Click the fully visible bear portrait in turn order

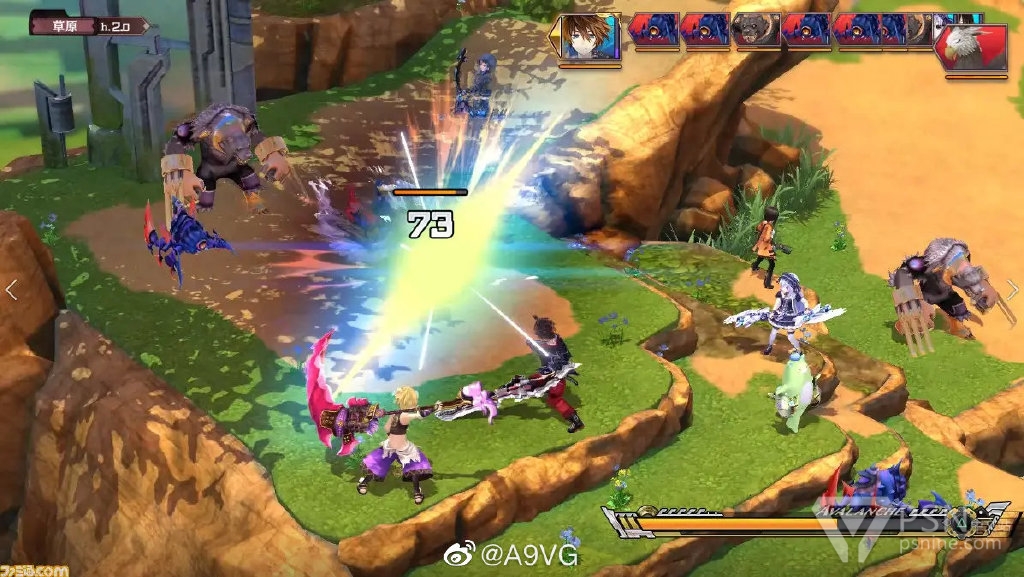[756, 30]
